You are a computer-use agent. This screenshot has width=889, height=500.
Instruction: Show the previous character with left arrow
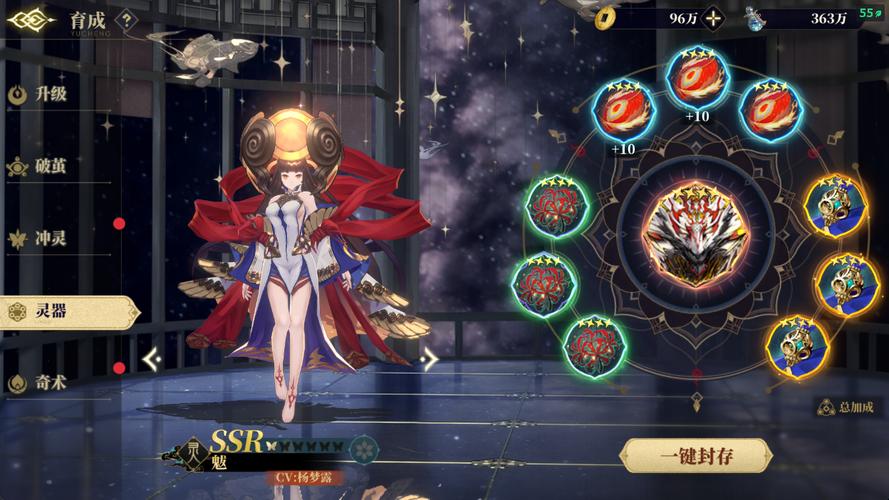tap(152, 359)
